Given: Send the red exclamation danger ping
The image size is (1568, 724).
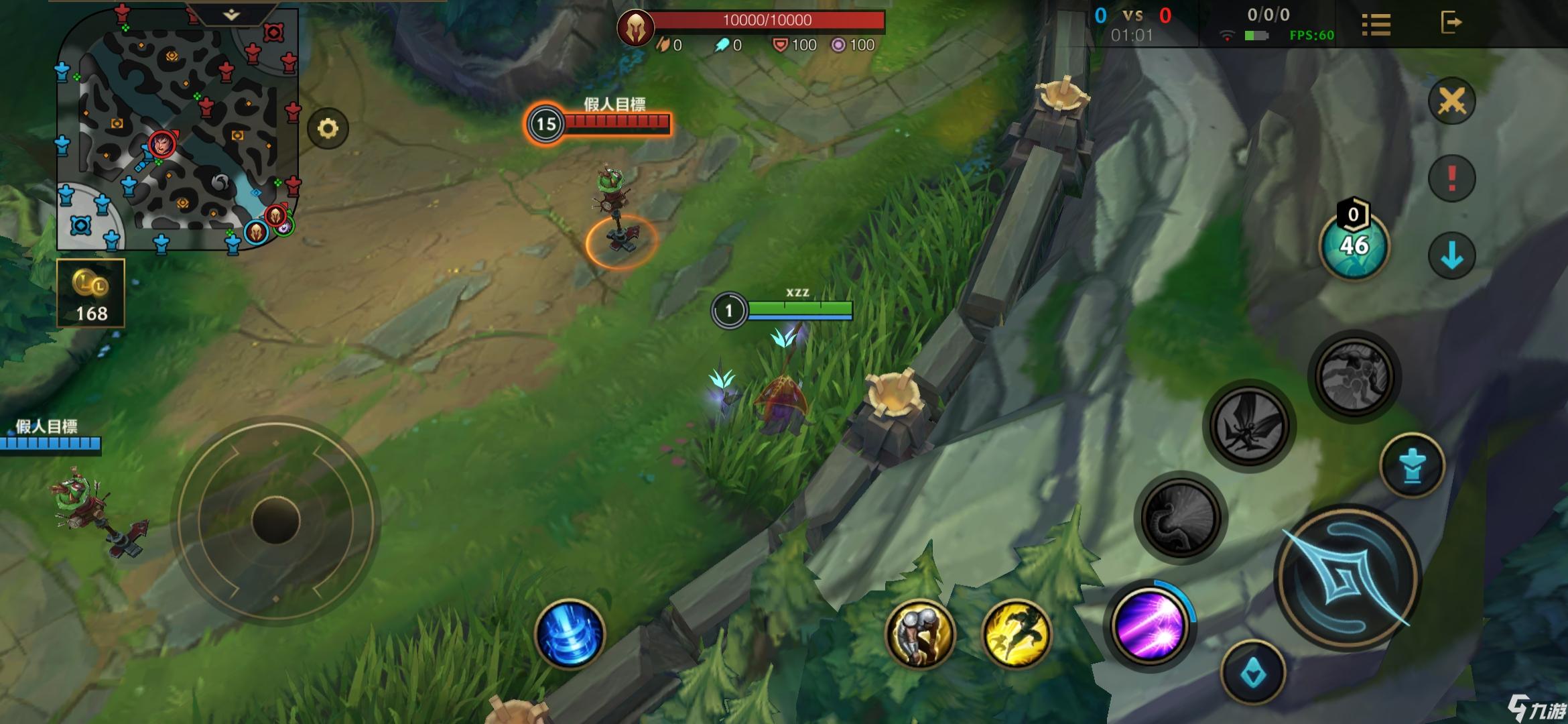Looking at the screenshot, I should (1452, 178).
